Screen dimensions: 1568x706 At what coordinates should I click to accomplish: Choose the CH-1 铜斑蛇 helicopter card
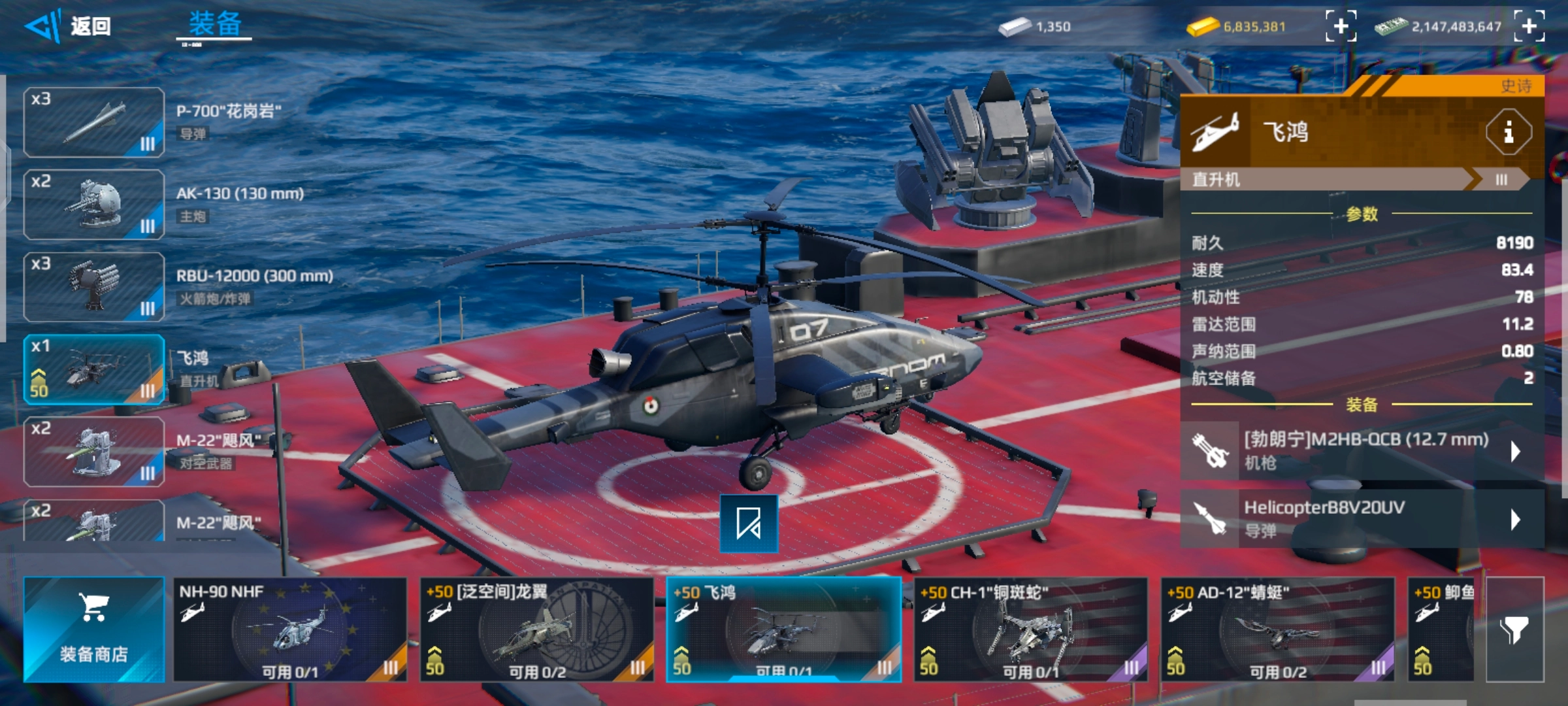[x=1030, y=630]
